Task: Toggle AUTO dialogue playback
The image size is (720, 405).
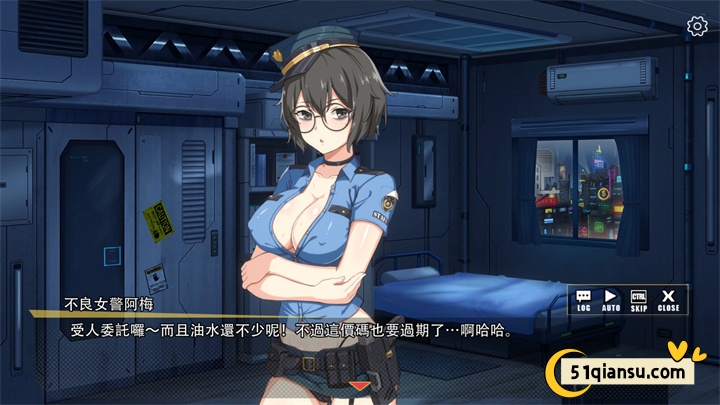Action: tap(611, 300)
